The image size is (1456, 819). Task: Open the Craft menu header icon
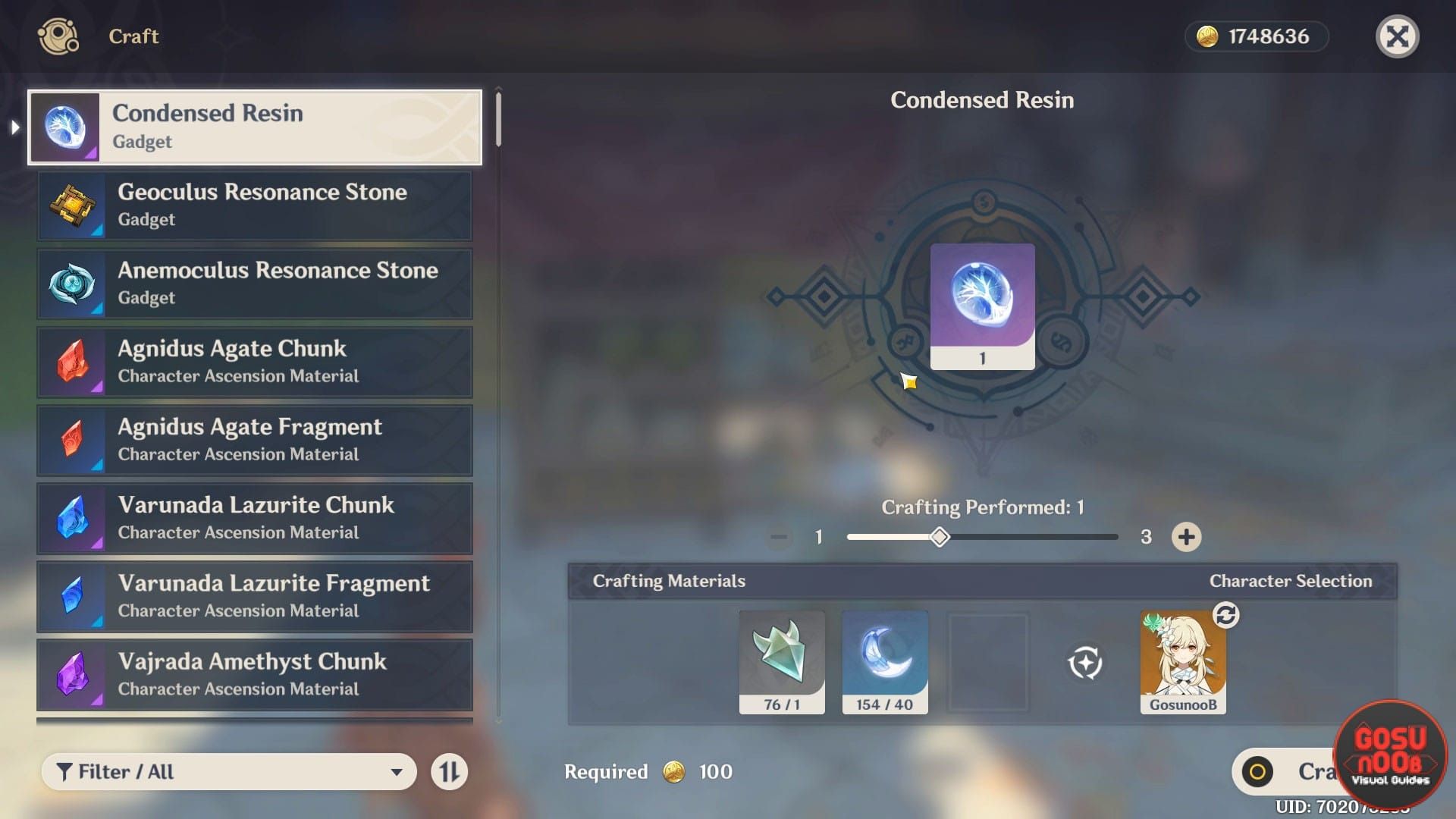pos(58,36)
